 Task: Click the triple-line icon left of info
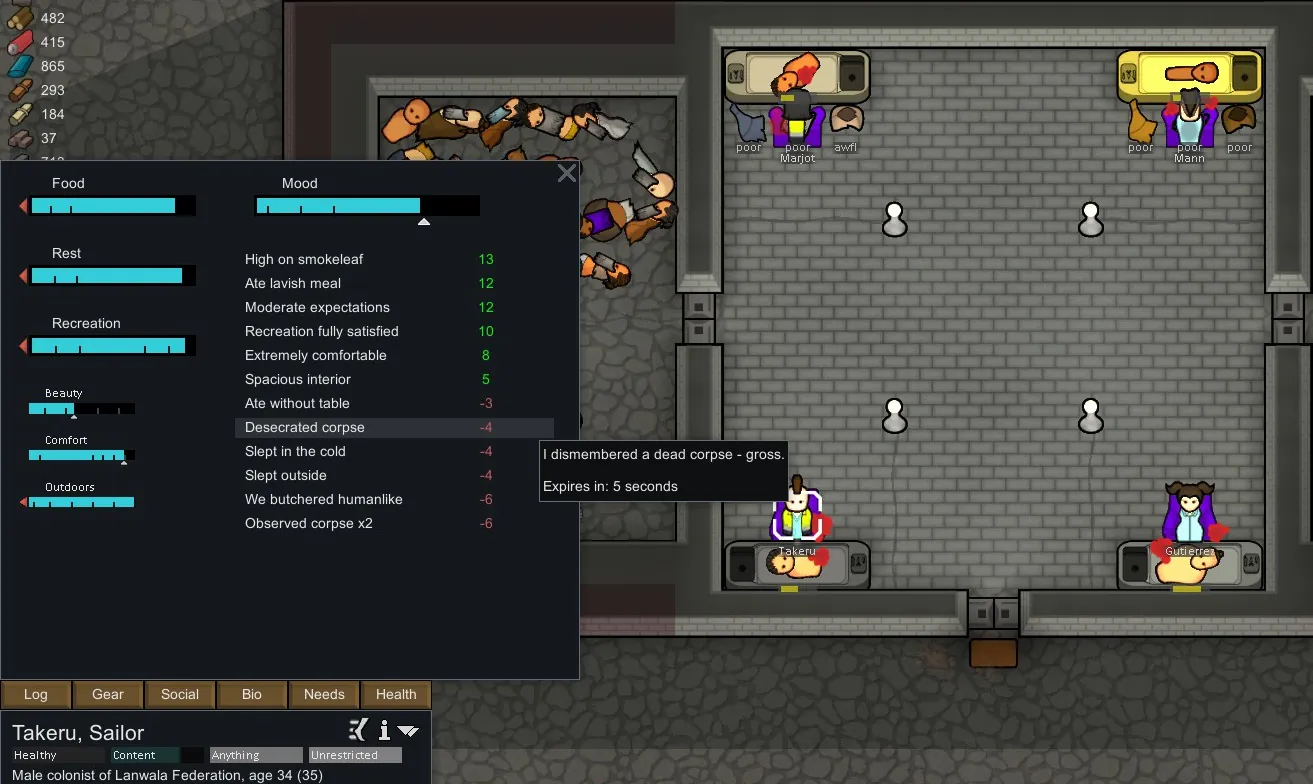[359, 730]
